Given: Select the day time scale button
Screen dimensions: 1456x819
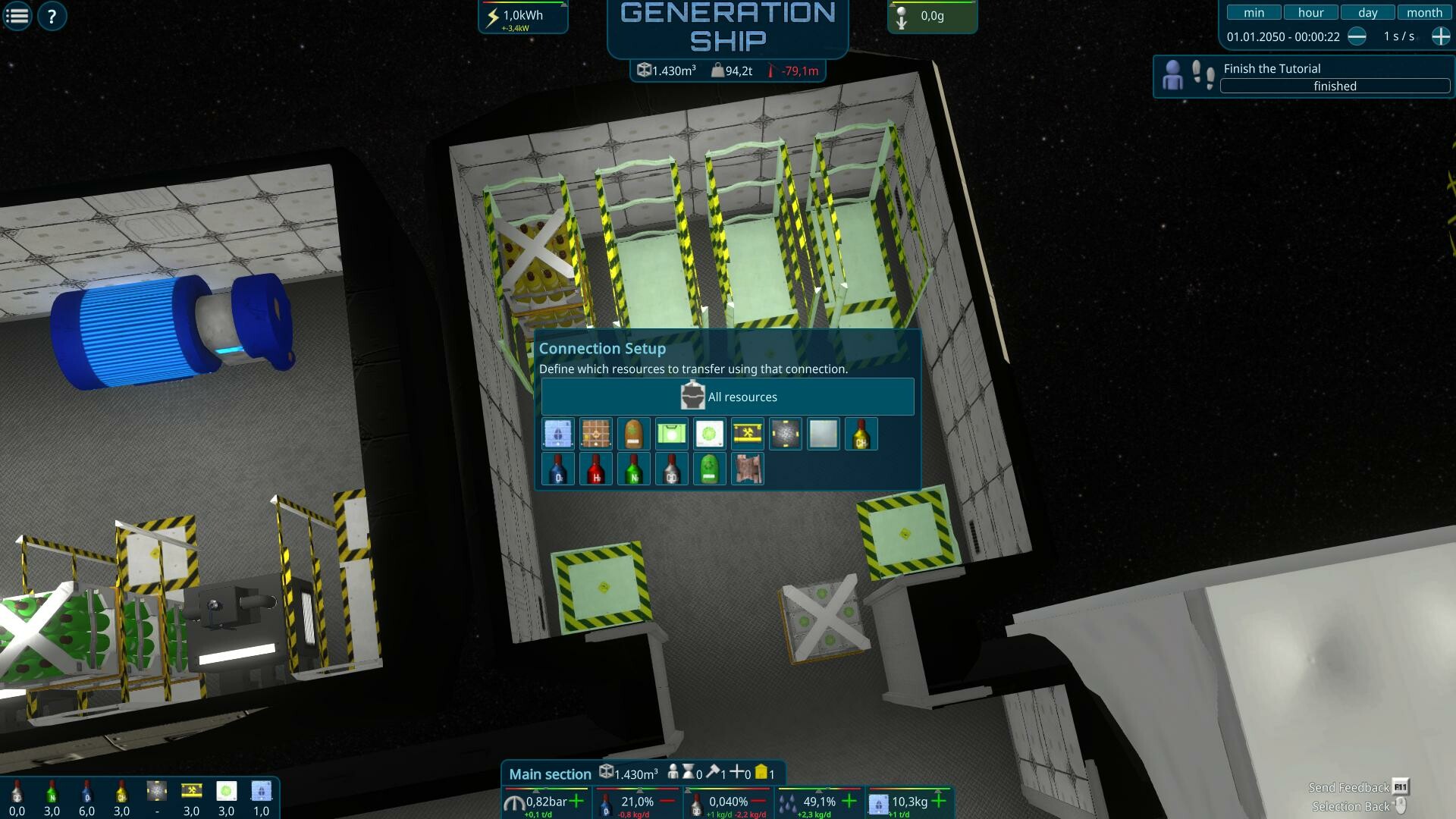Looking at the screenshot, I should [x=1367, y=12].
